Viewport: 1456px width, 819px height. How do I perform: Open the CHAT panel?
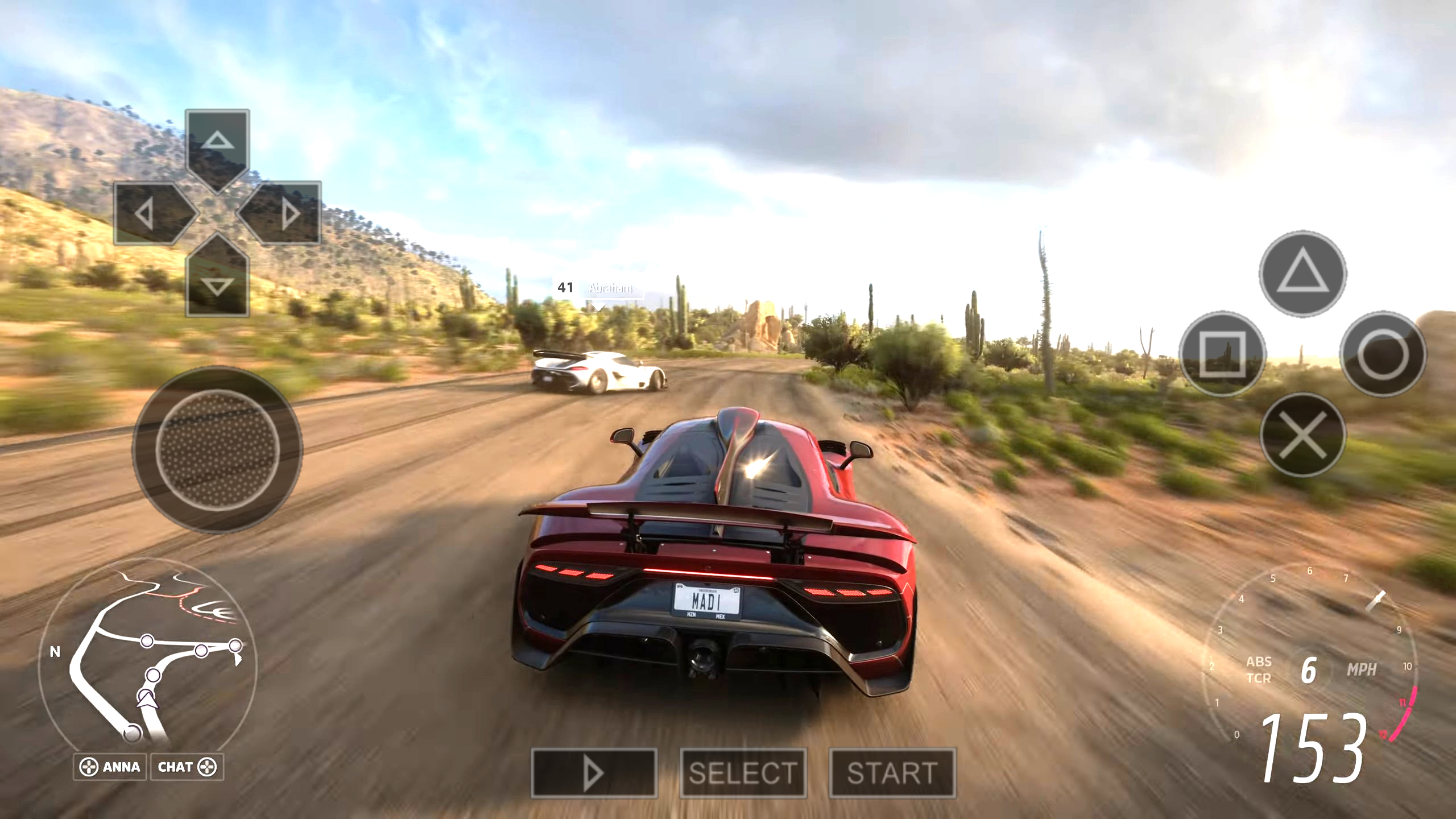point(187,767)
